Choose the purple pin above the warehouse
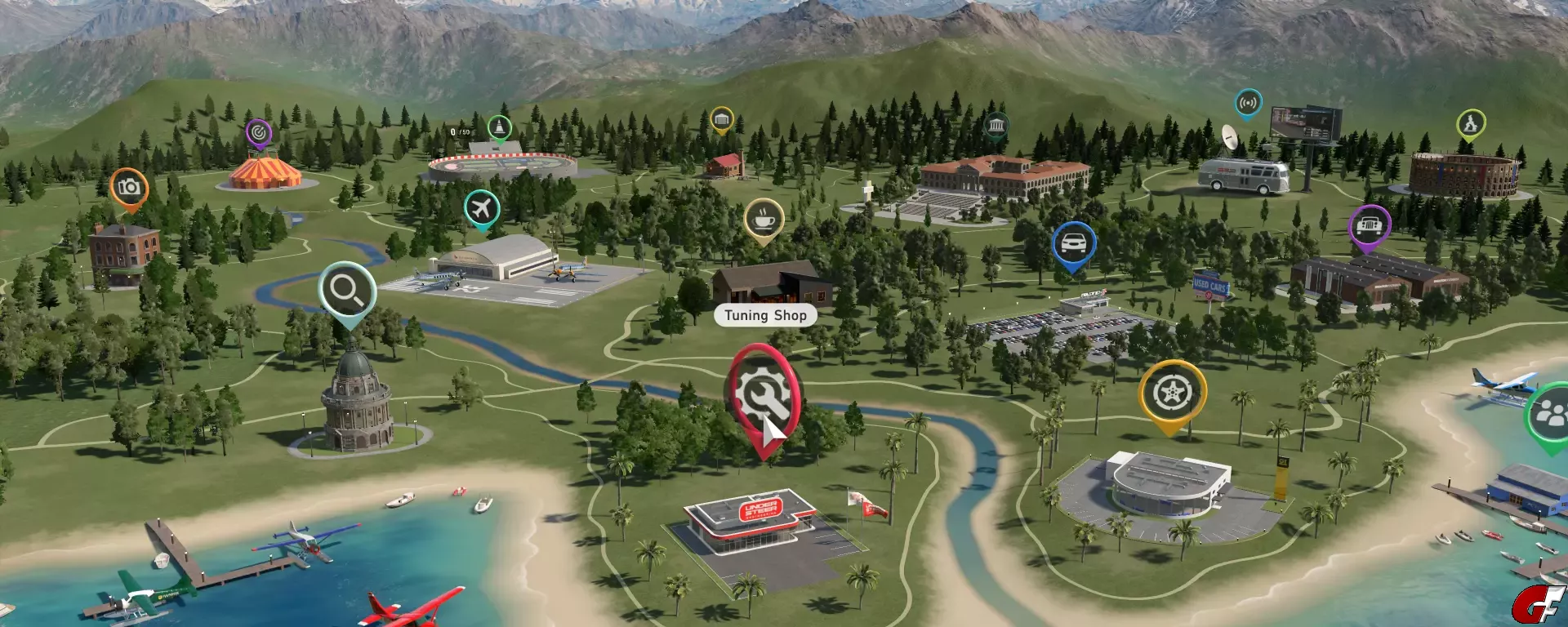Viewport: 1568px width, 627px height. [1369, 225]
